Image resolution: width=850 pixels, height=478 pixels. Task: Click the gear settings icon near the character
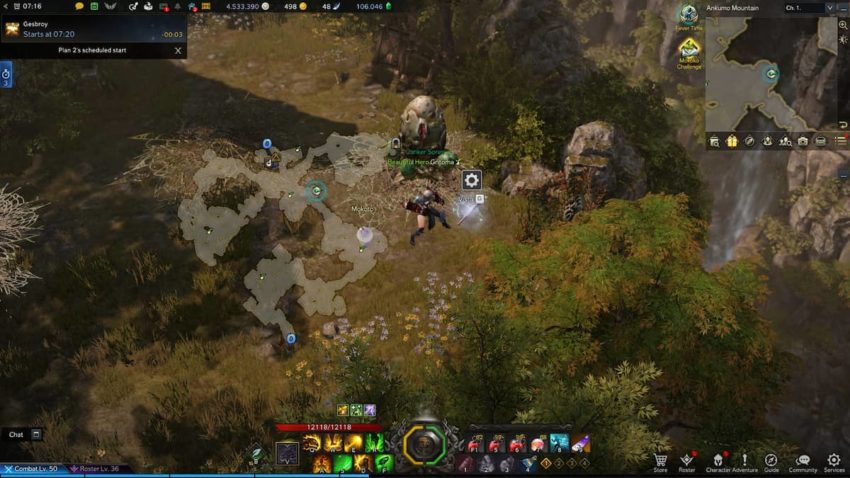click(471, 180)
